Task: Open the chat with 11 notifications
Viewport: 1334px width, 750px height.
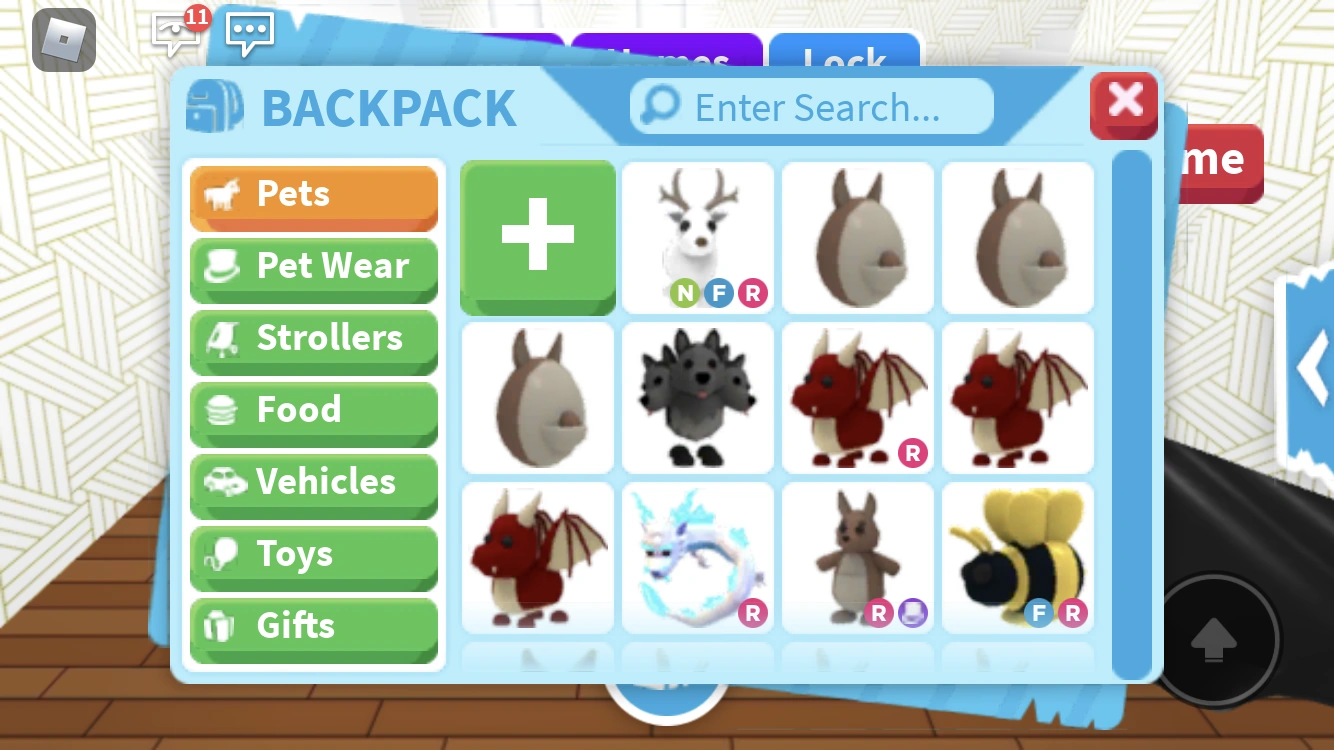Action: tap(176, 32)
